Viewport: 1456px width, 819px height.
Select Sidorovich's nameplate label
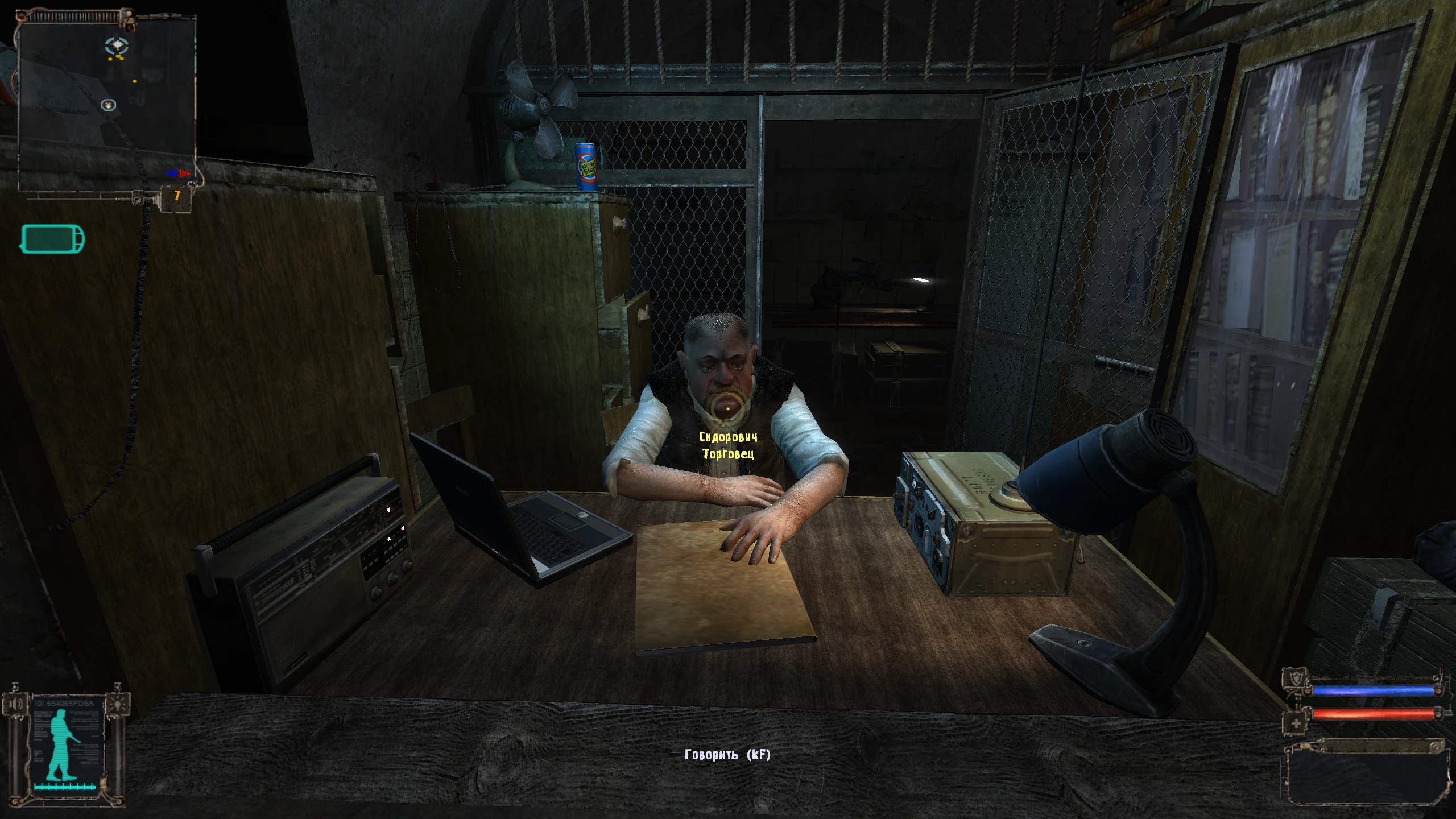pyautogui.click(x=729, y=436)
